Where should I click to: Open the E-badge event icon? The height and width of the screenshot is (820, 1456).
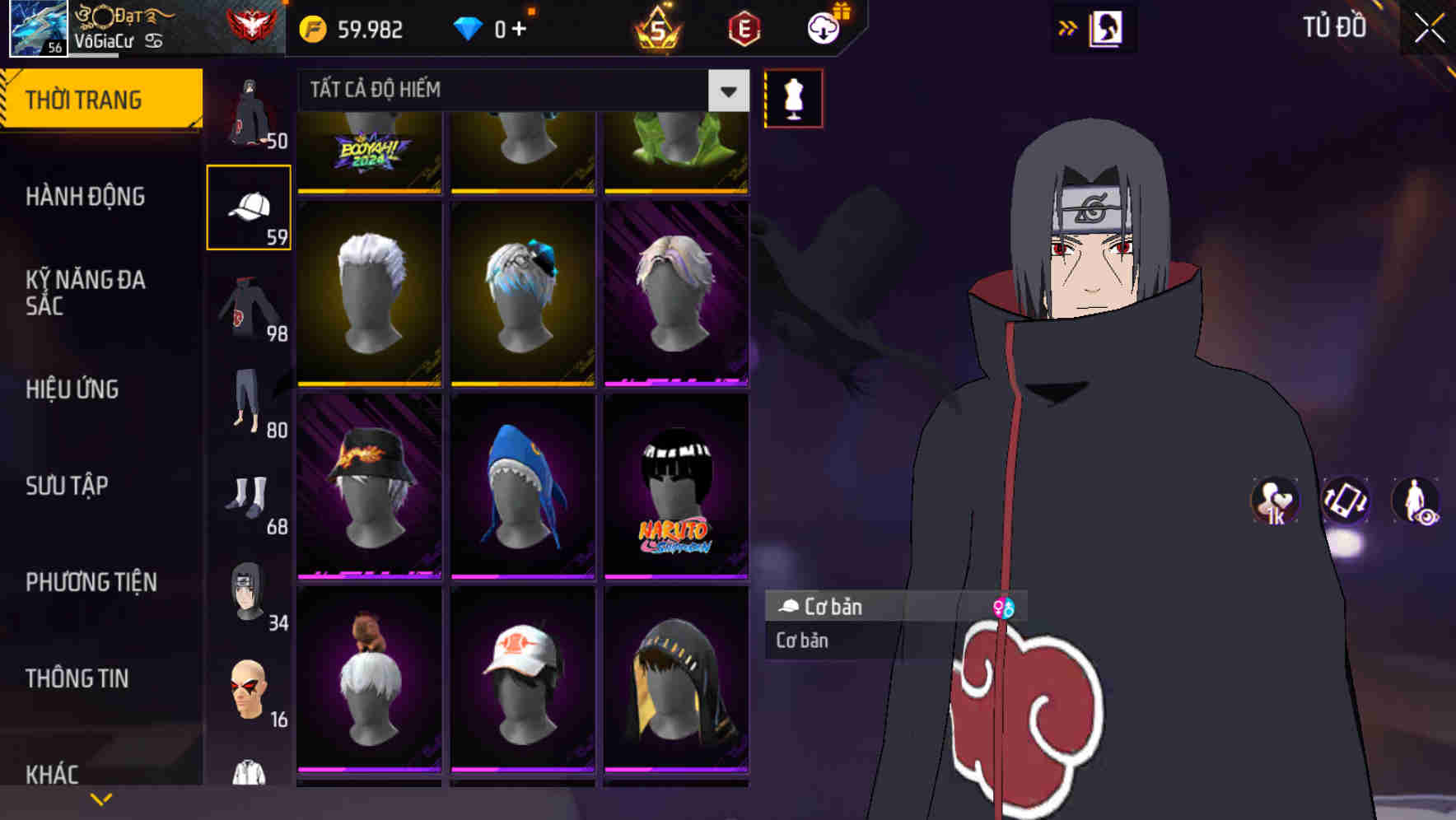point(745,27)
